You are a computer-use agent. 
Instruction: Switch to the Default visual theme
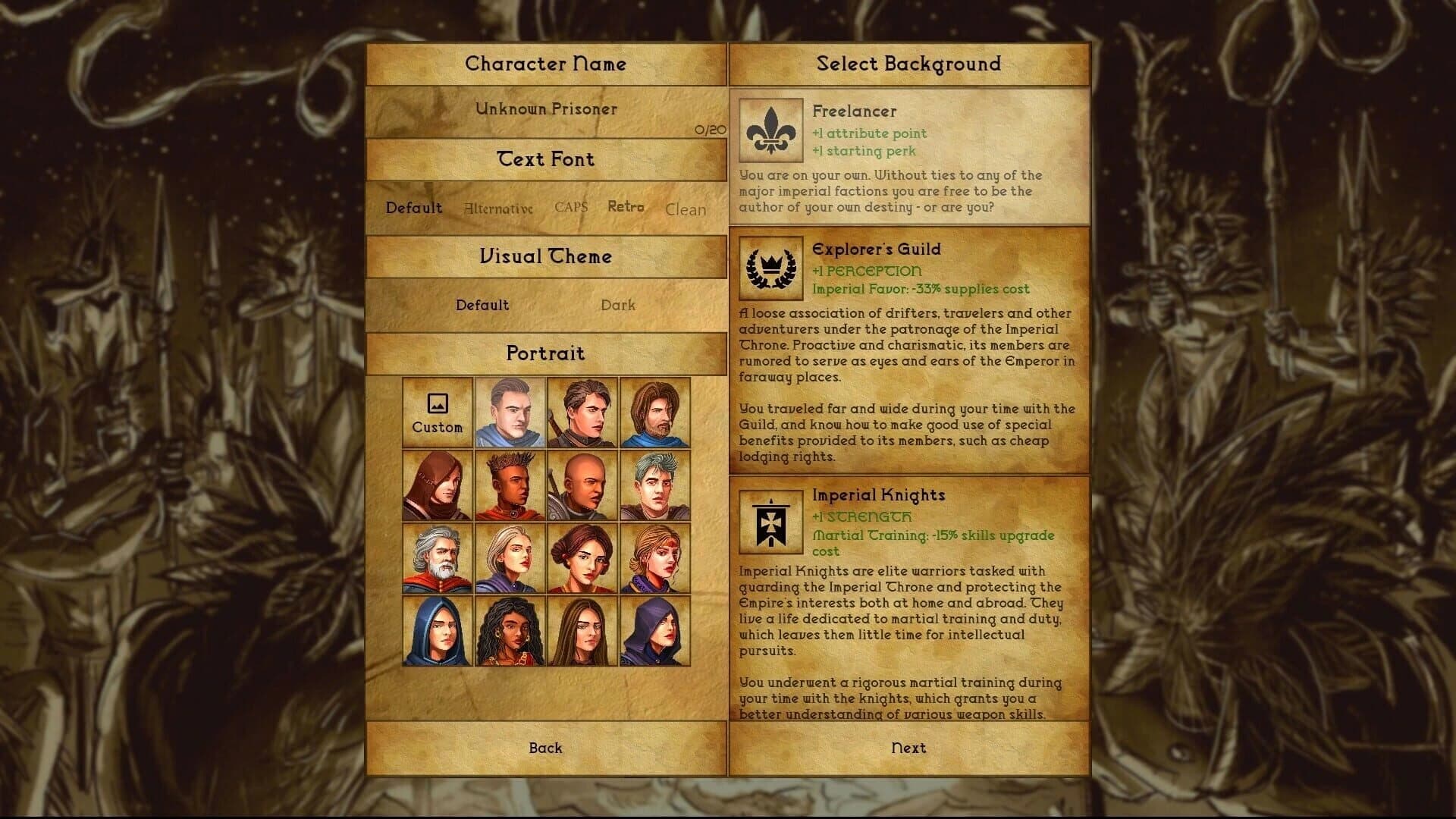click(483, 306)
